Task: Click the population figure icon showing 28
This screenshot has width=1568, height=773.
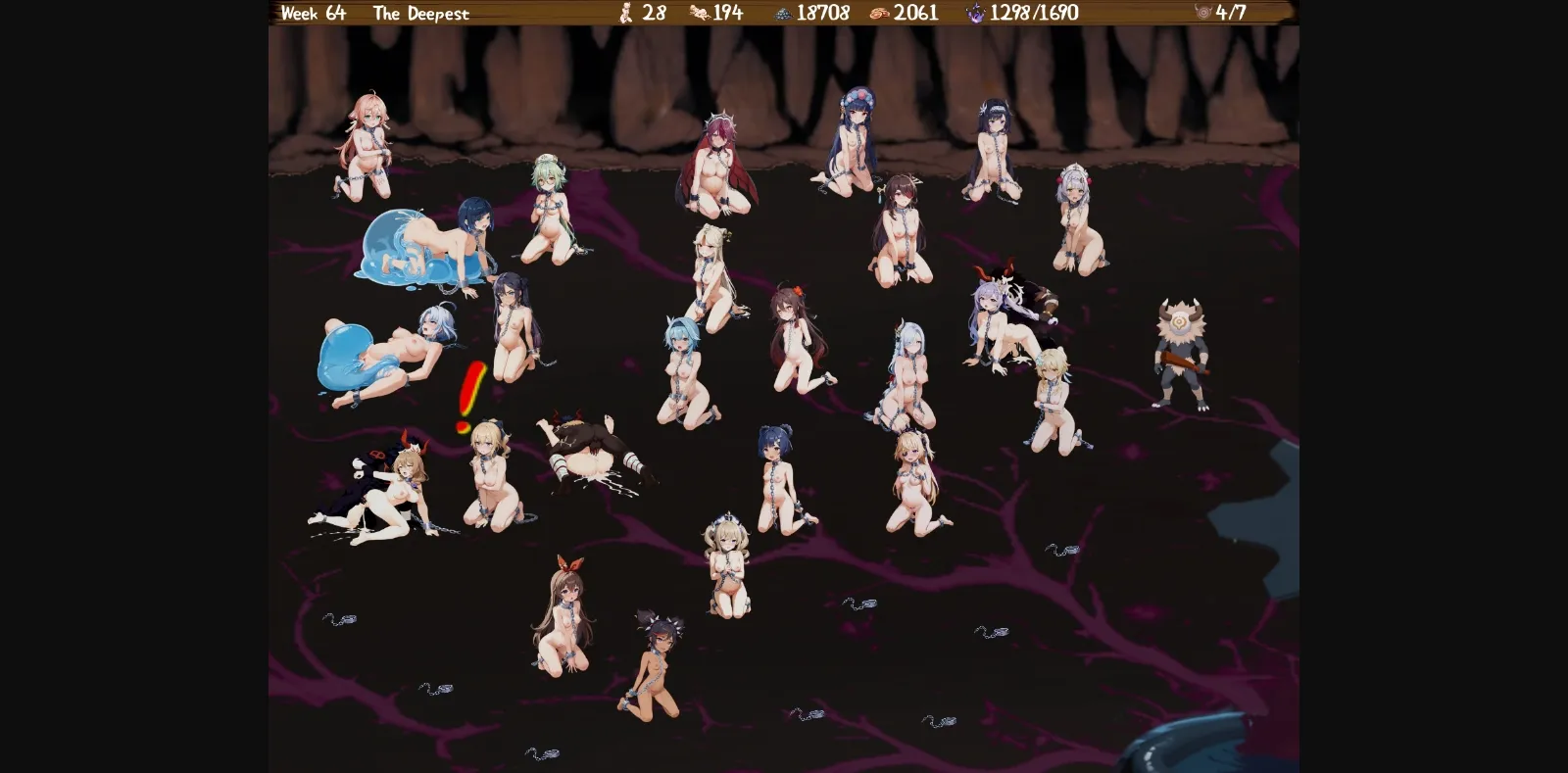Action: coord(624,14)
